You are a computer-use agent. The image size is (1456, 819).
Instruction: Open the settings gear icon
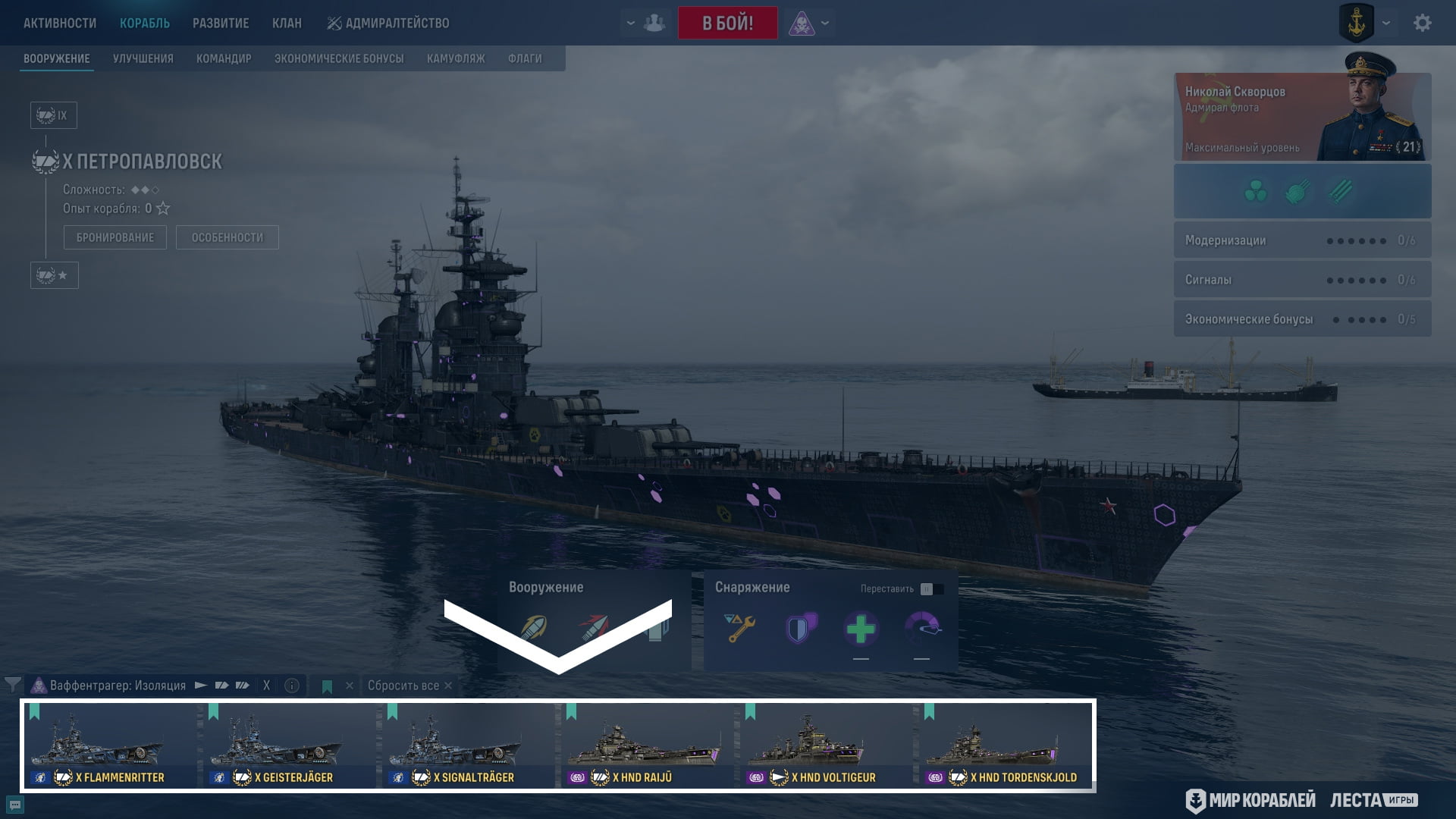(1423, 23)
